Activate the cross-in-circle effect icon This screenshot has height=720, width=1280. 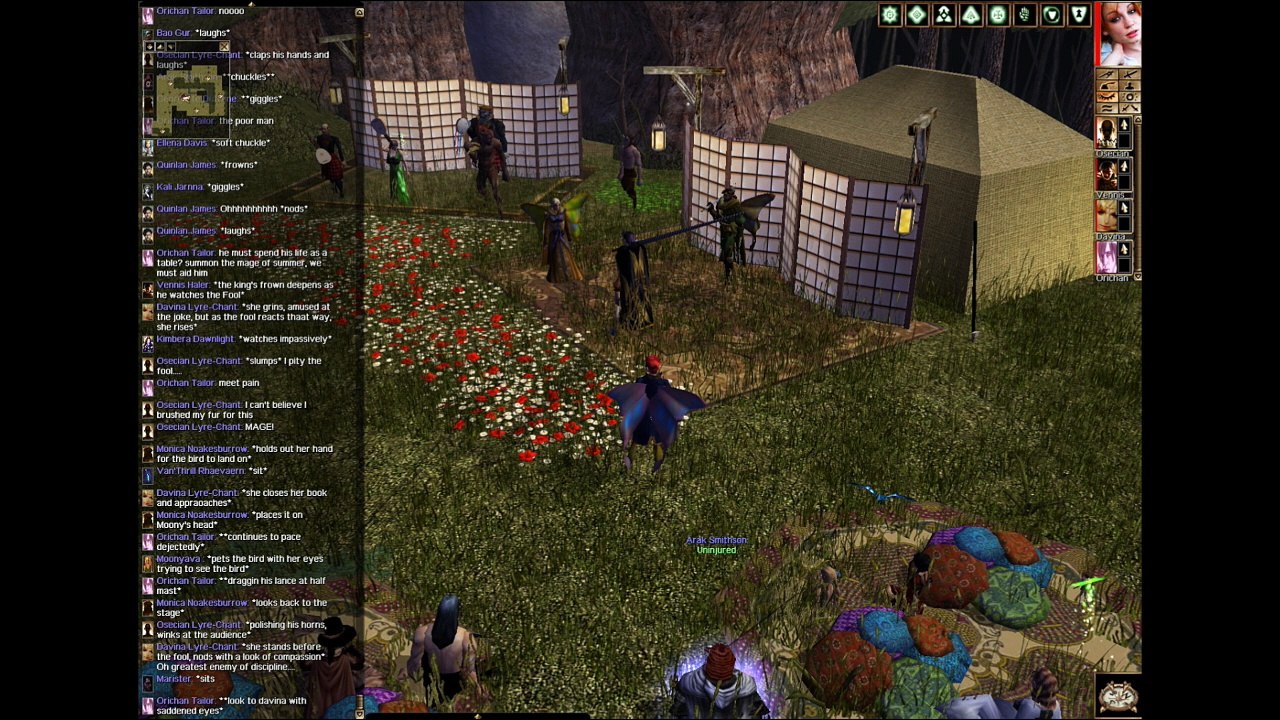click(997, 14)
